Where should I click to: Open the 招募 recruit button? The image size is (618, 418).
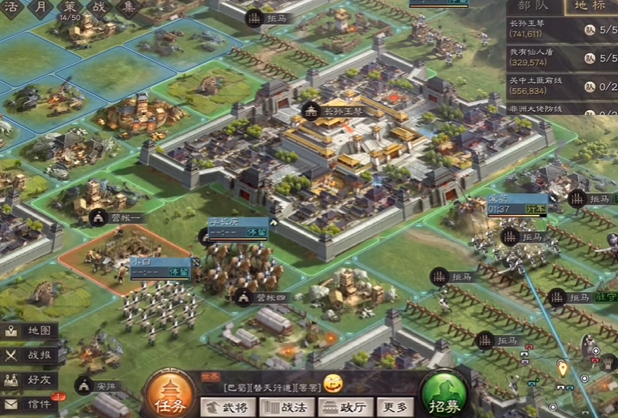pyautogui.click(x=446, y=394)
